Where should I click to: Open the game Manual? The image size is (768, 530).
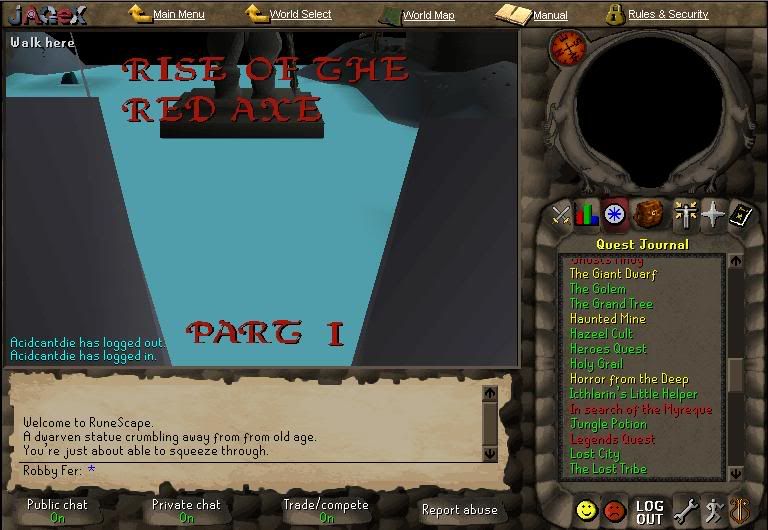click(x=549, y=15)
